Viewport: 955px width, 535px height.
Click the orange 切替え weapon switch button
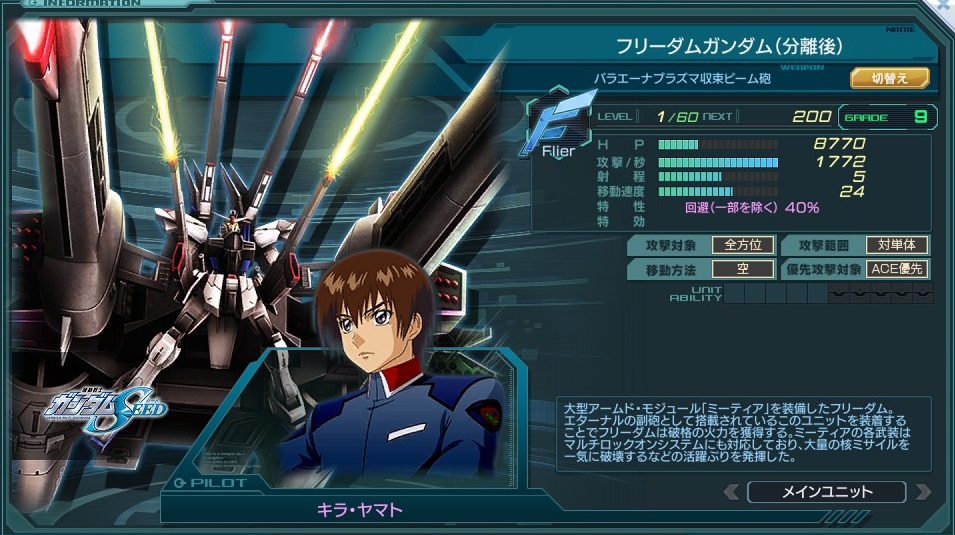coord(889,78)
